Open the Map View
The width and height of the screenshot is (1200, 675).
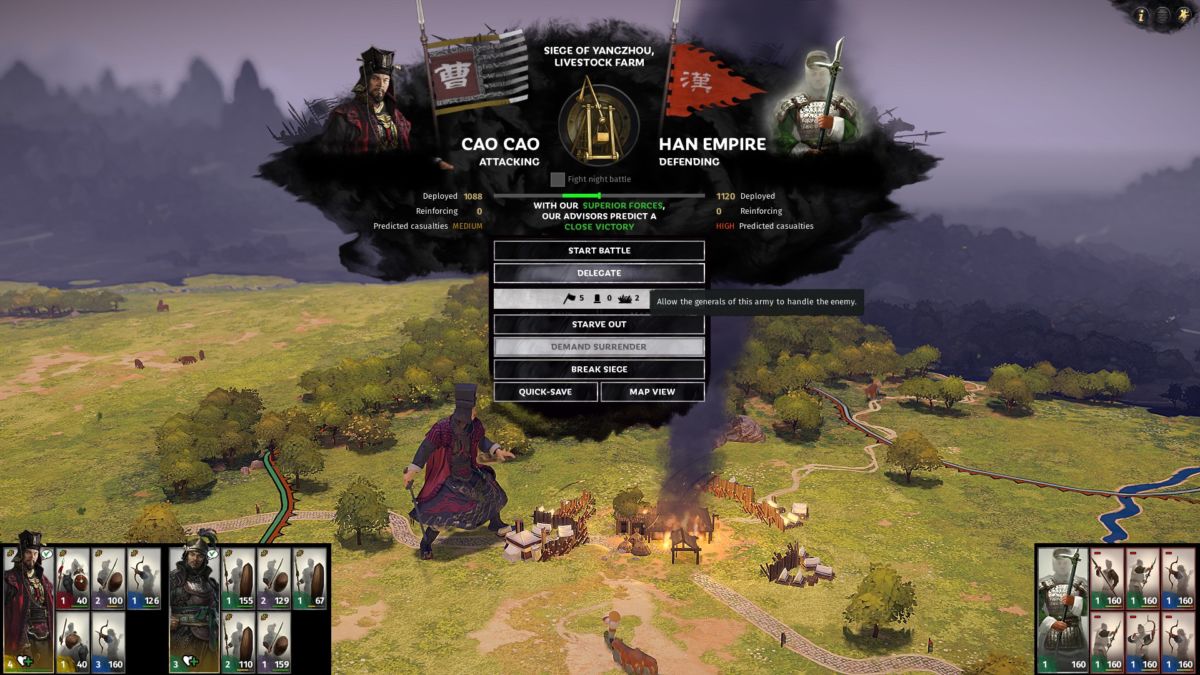(652, 392)
